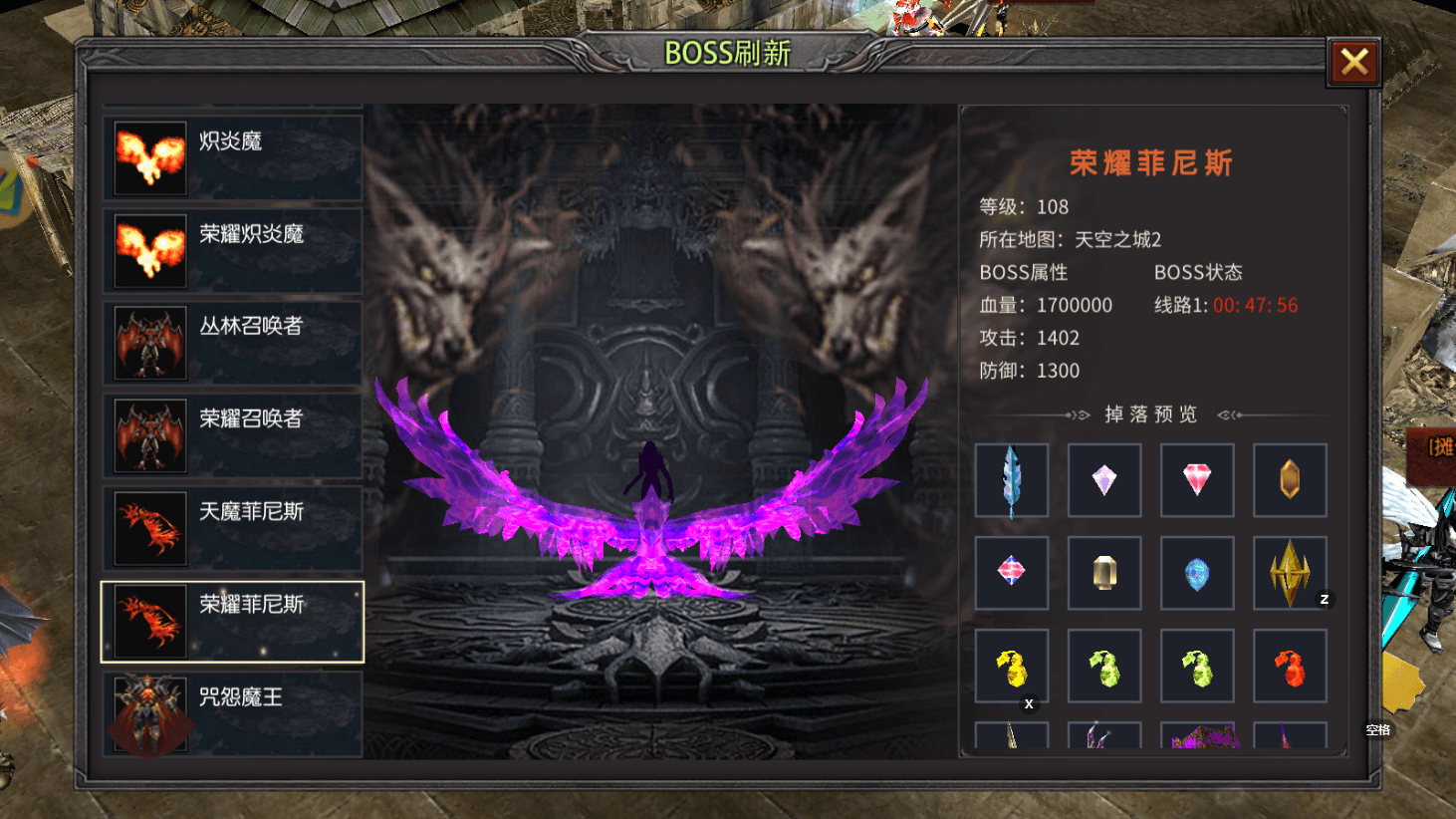Select the yellow gem icon marked X

1012,666
